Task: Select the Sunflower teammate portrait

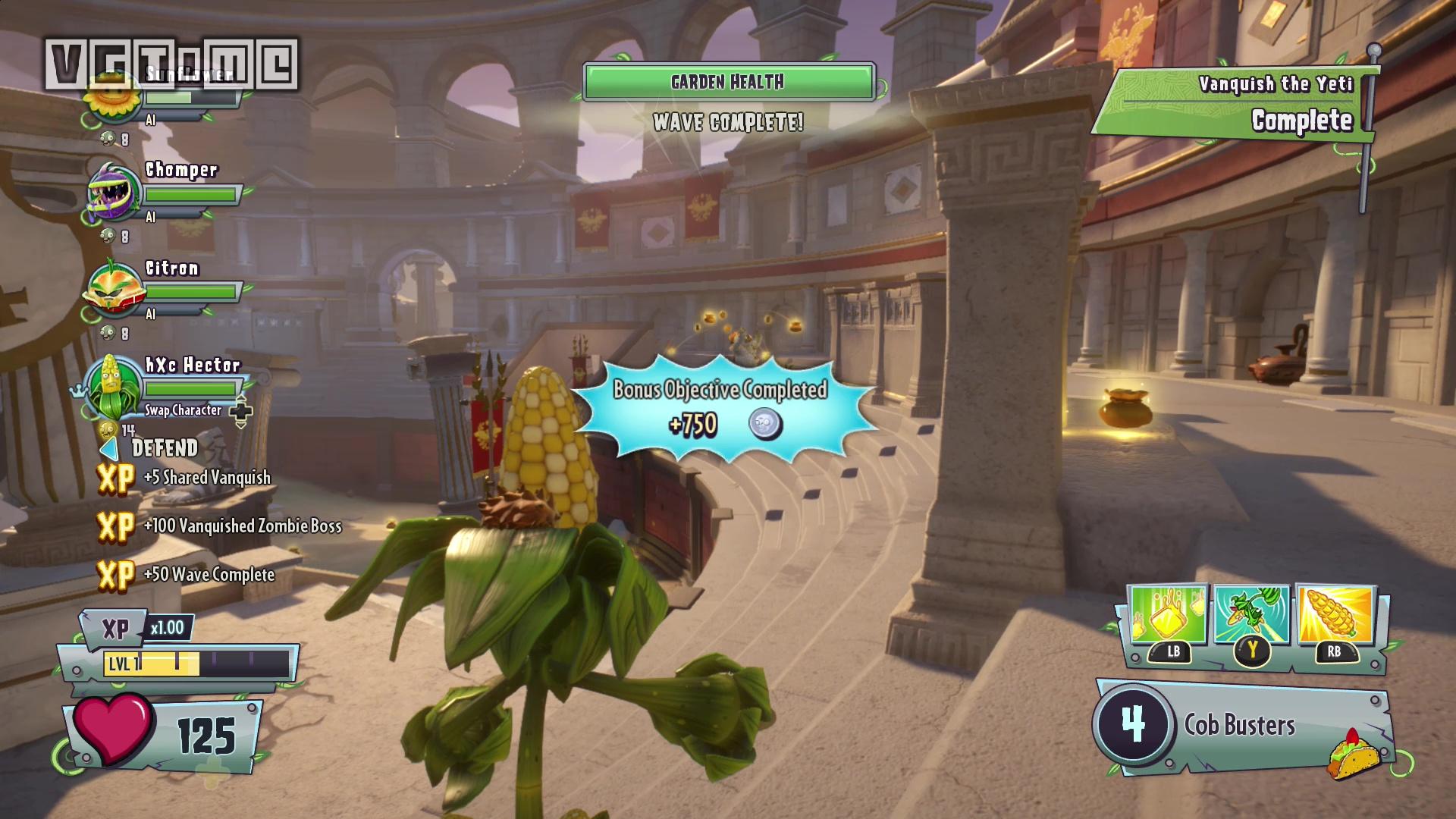Action: pyautogui.click(x=112, y=97)
